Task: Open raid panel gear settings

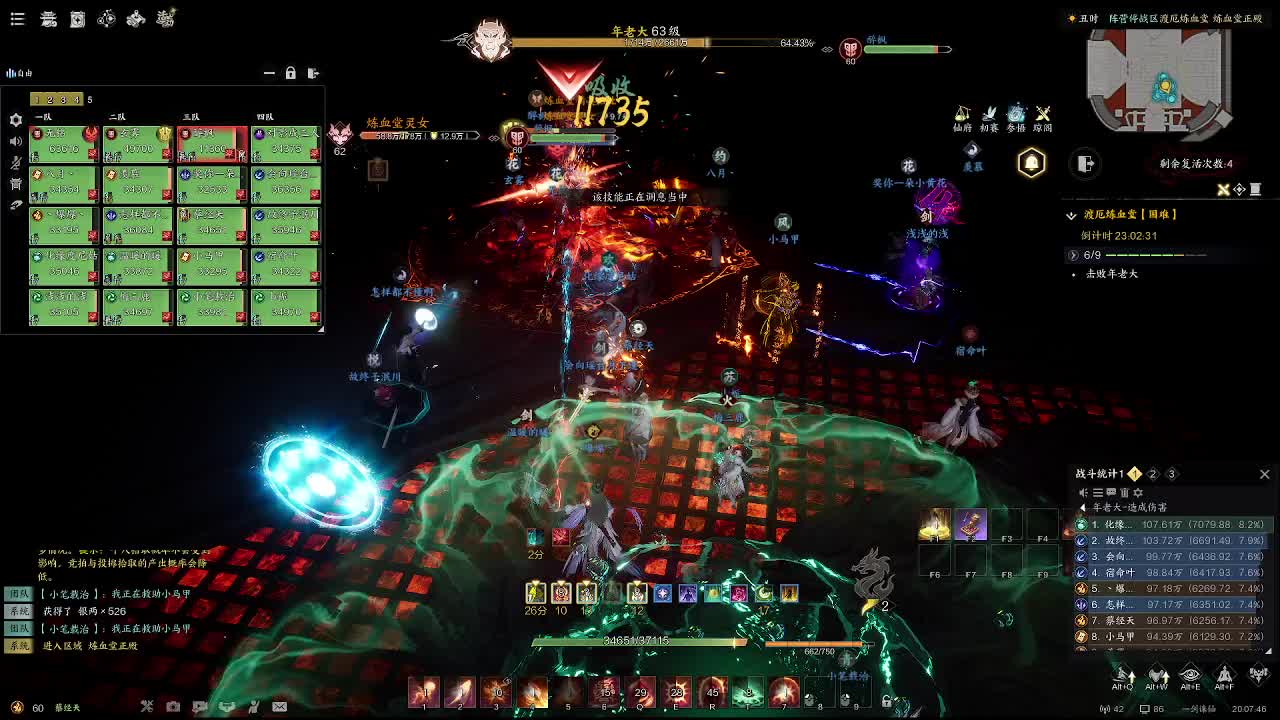Action: coord(16,120)
